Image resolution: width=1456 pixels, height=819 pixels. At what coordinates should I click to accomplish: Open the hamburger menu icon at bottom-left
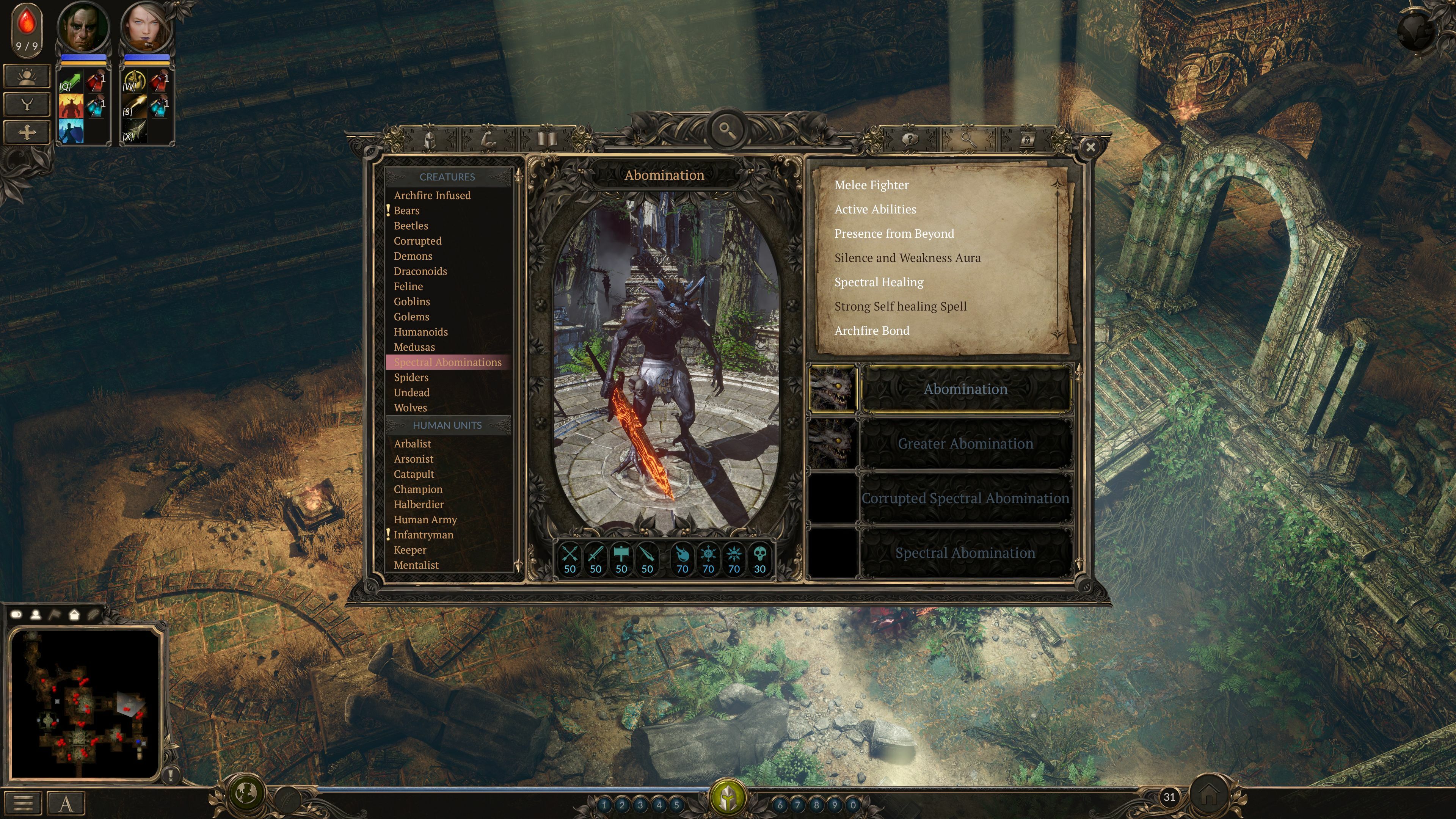23,802
